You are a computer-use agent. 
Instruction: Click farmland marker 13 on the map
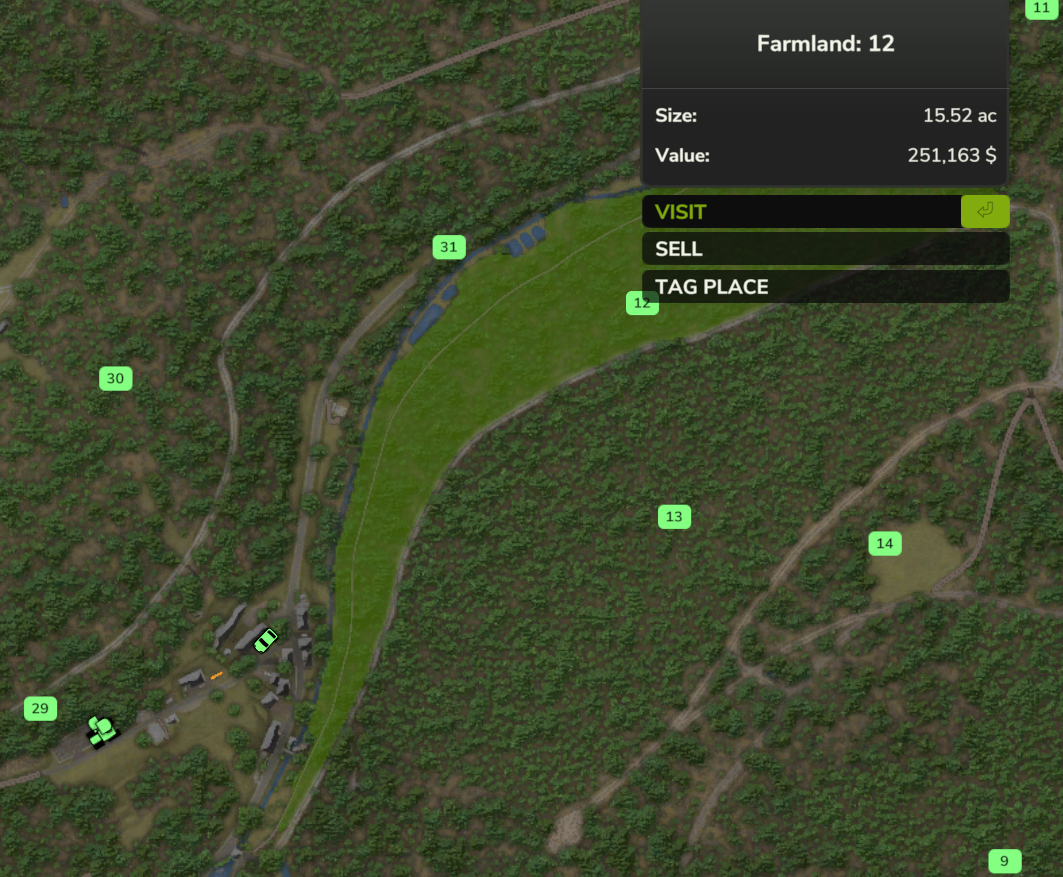(x=674, y=517)
